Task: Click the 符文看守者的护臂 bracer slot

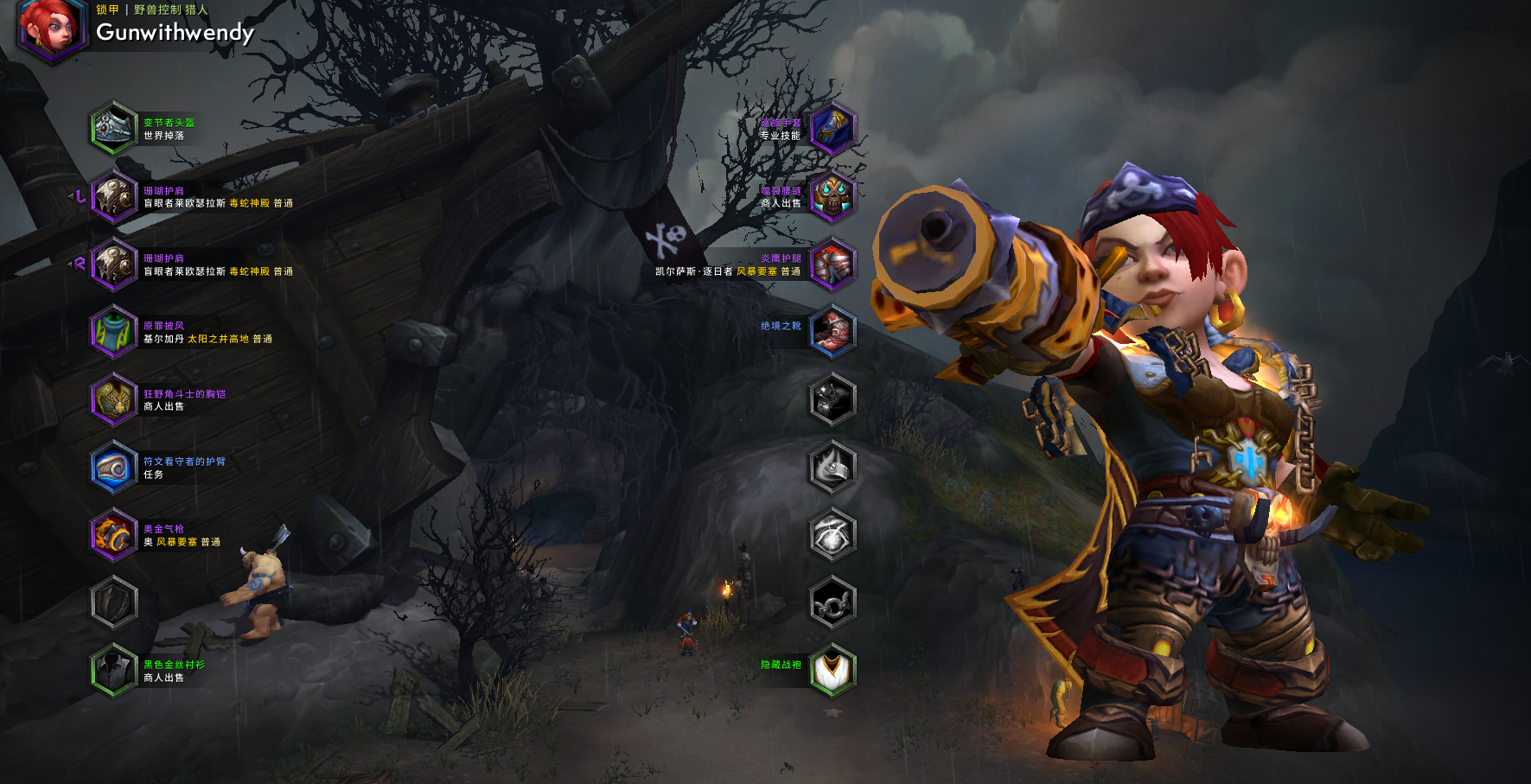Action: pos(114,468)
